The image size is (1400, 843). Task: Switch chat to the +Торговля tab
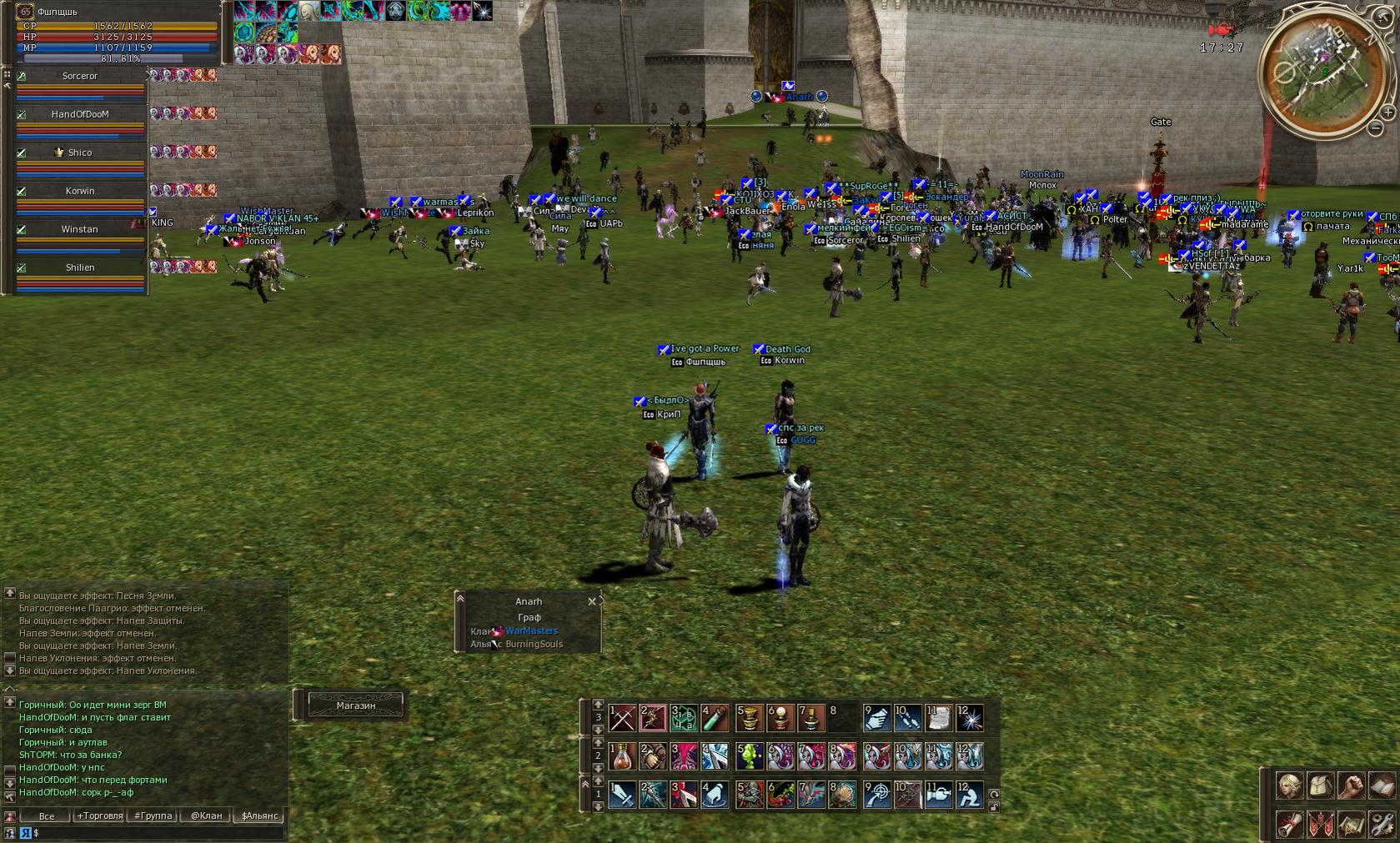[100, 815]
